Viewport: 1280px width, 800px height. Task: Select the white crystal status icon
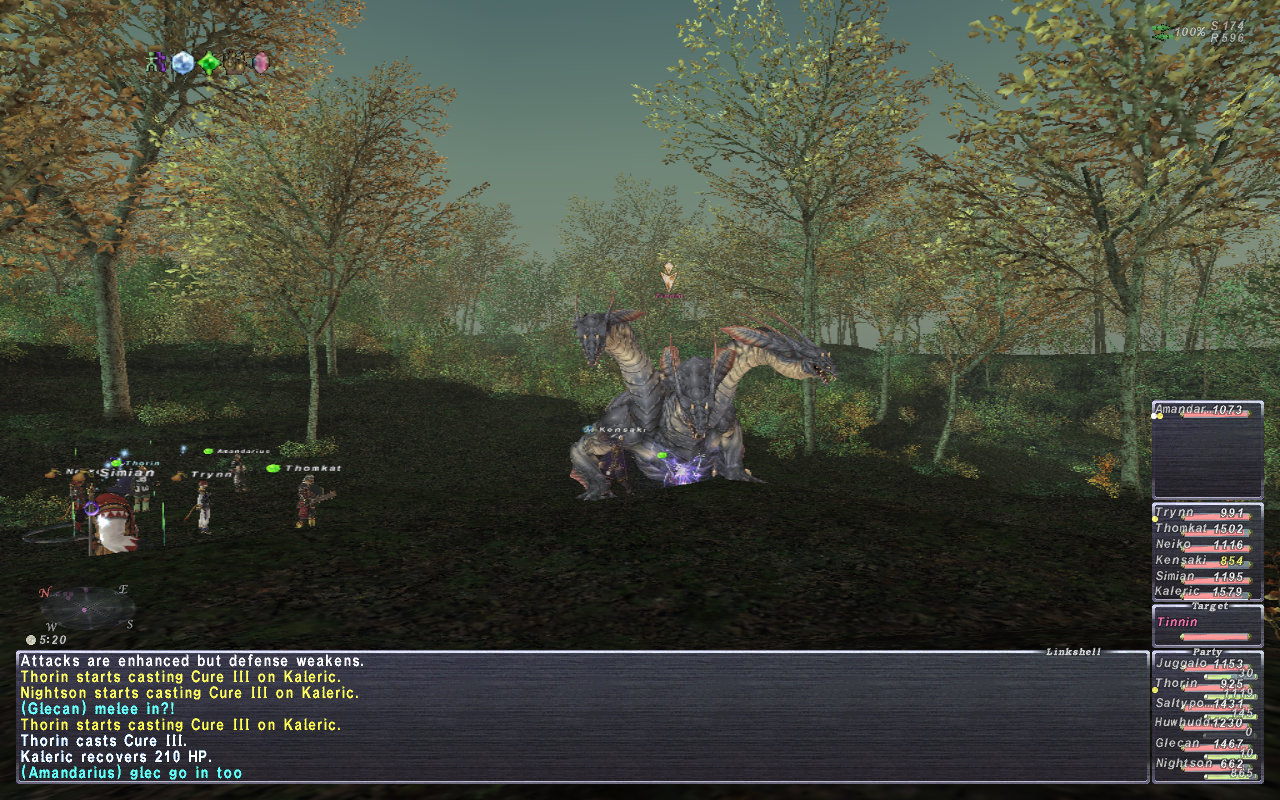pos(182,63)
